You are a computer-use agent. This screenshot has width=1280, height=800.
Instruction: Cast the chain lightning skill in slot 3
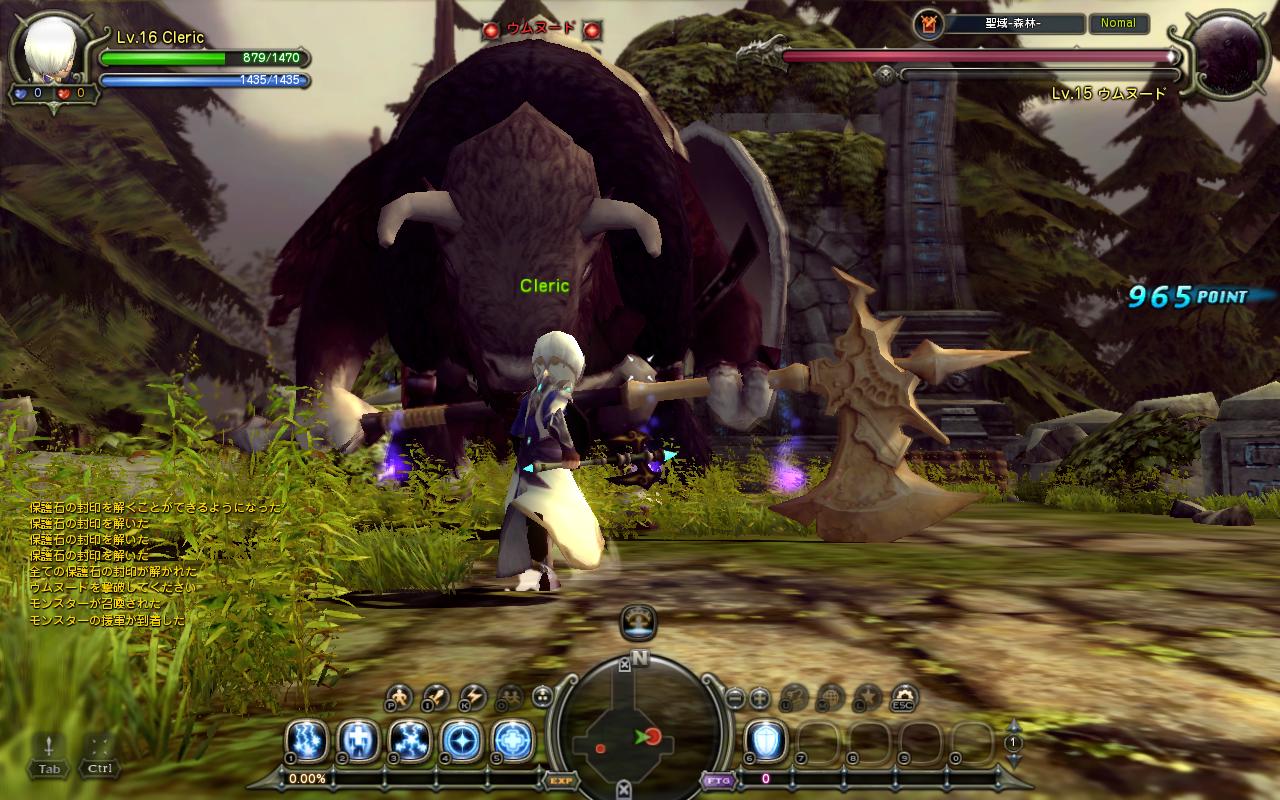click(x=410, y=741)
